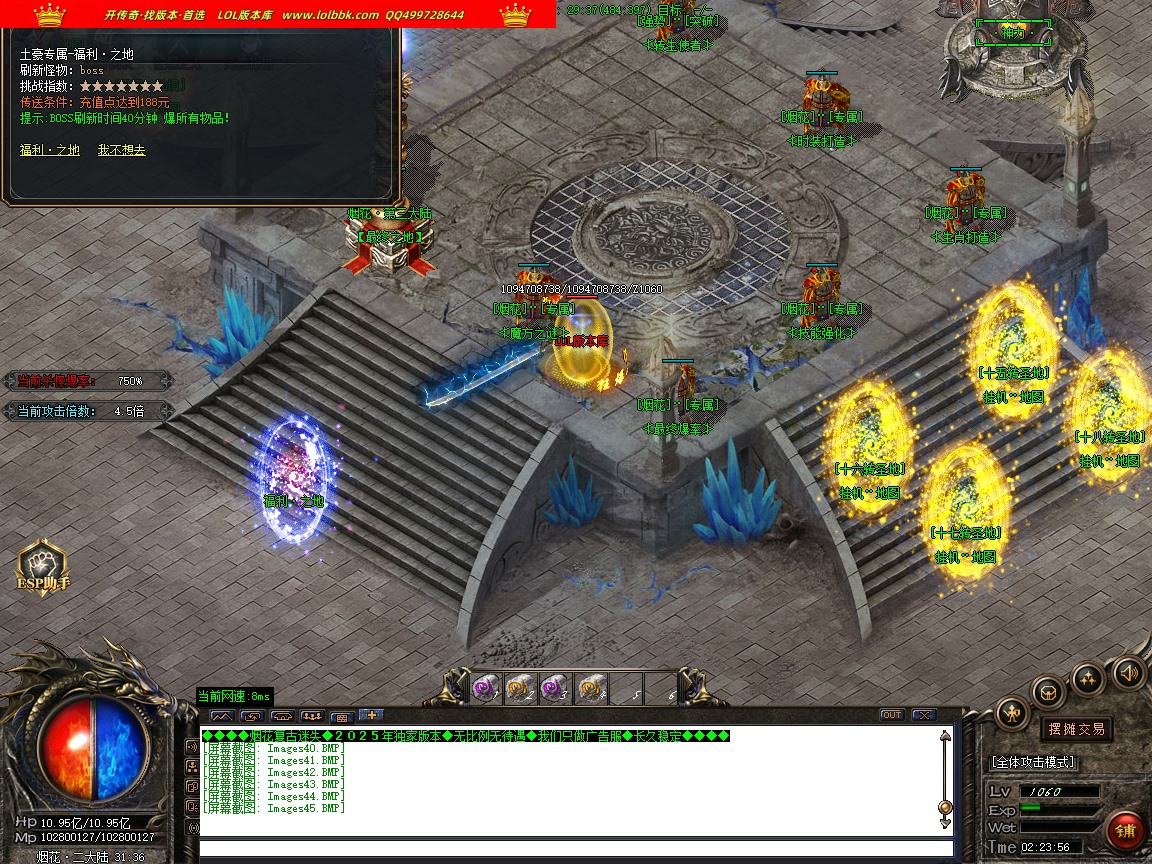Select the purple scroll in hotbar slot 3
Image resolution: width=1152 pixels, height=864 pixels.
point(553,687)
